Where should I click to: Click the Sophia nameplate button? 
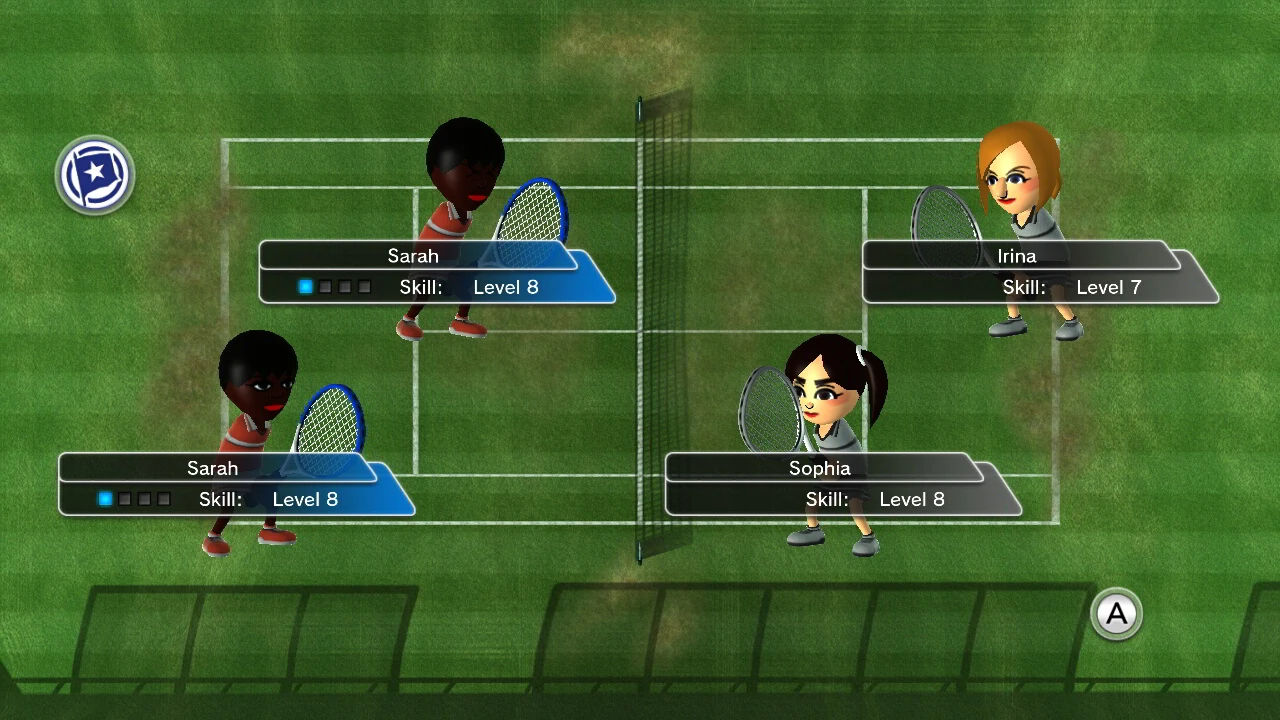(819, 468)
